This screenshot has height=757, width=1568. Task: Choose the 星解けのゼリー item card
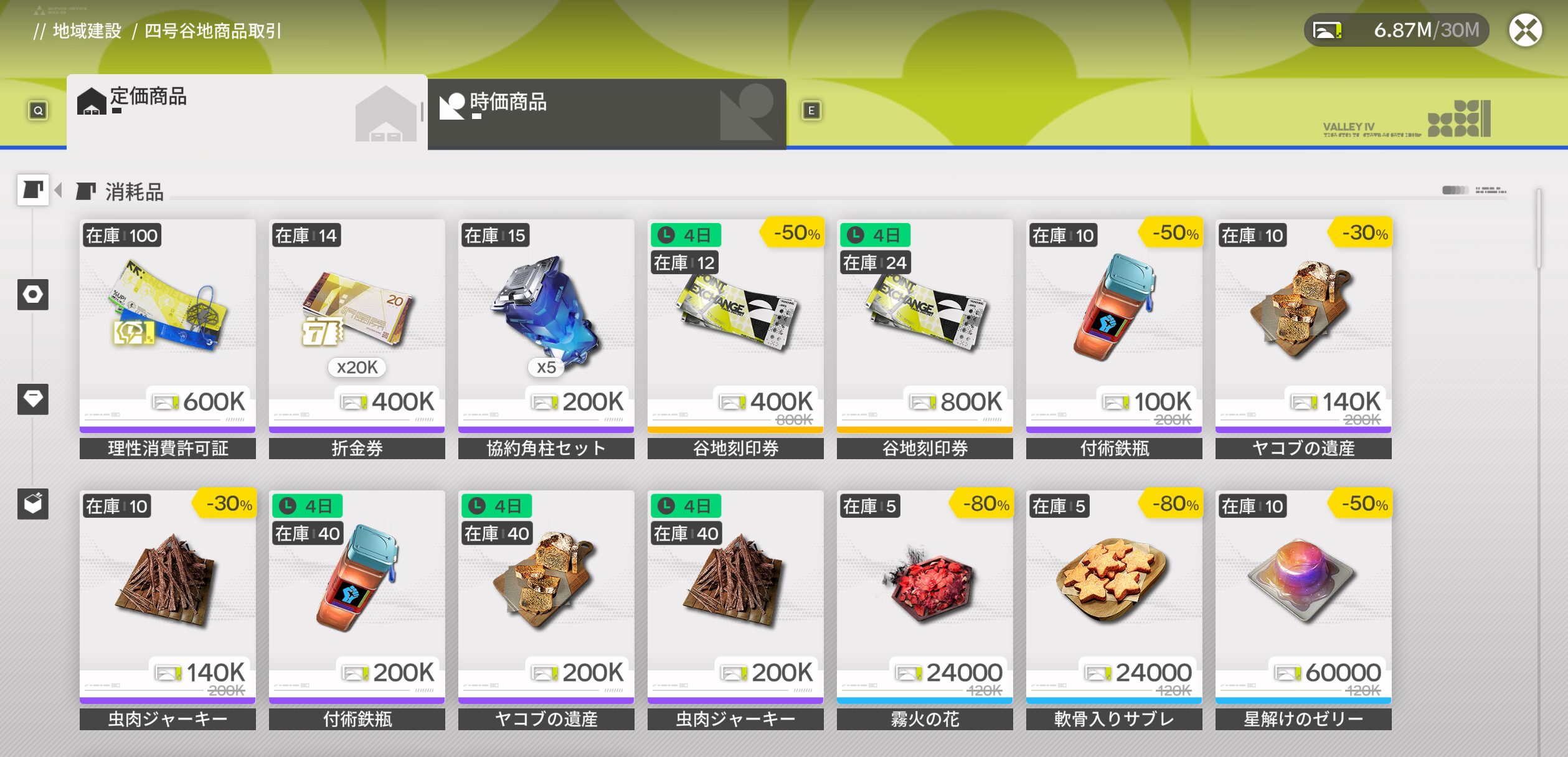pos(1303,596)
